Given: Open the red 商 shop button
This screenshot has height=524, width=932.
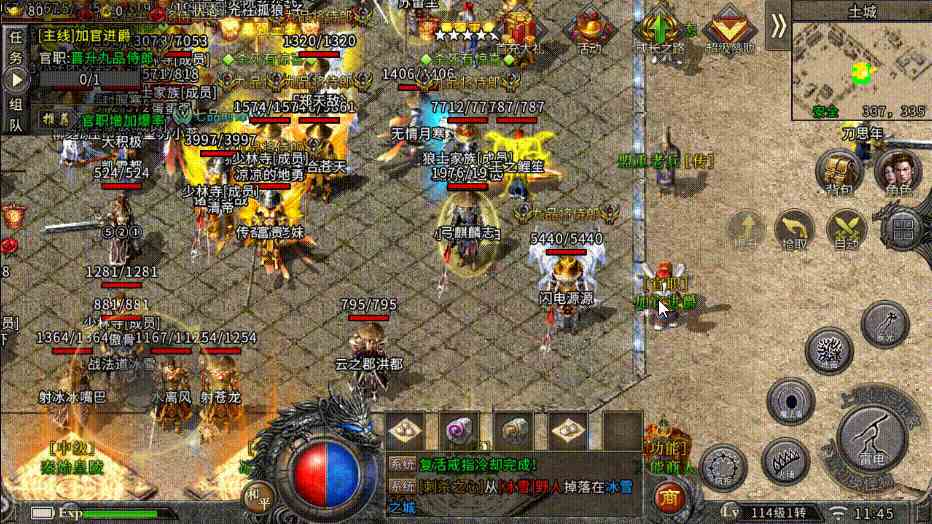Looking at the screenshot, I should coord(667,497).
